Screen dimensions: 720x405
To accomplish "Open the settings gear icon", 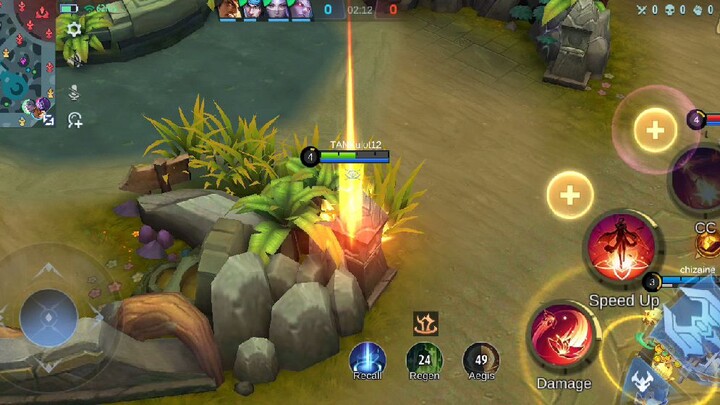I will (x=74, y=30).
